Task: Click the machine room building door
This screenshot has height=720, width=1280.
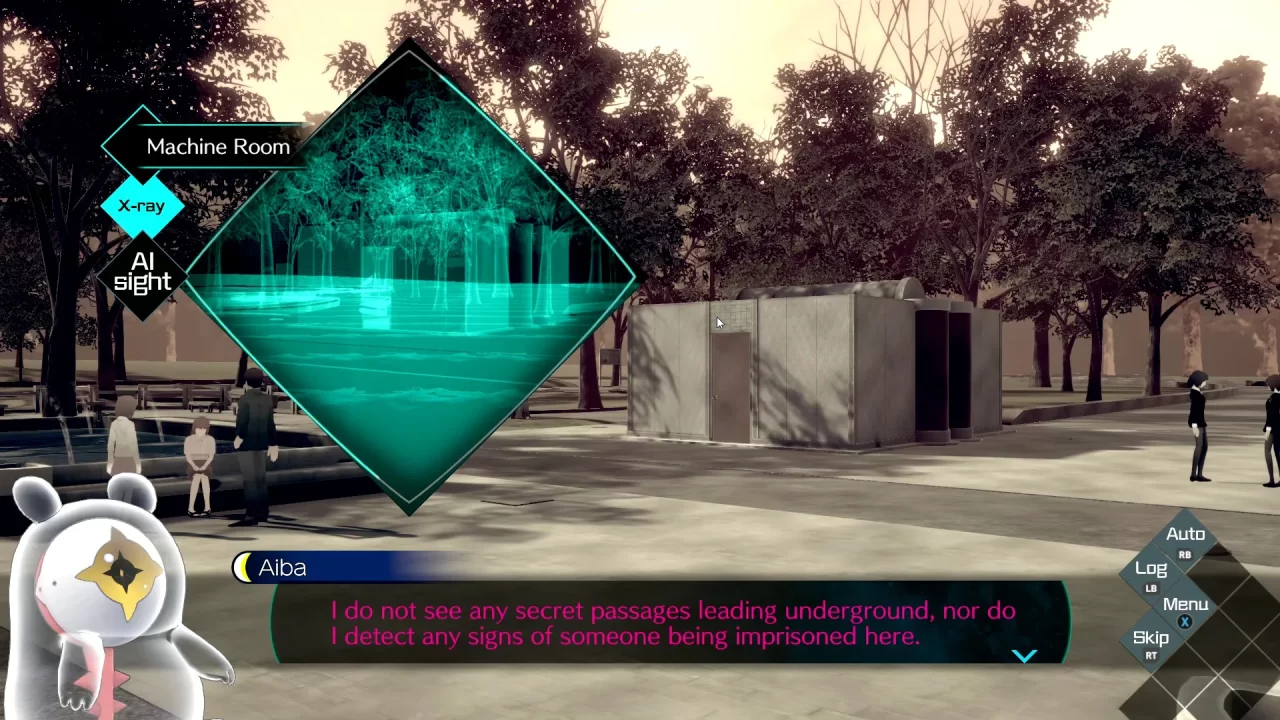Action: 727,385
